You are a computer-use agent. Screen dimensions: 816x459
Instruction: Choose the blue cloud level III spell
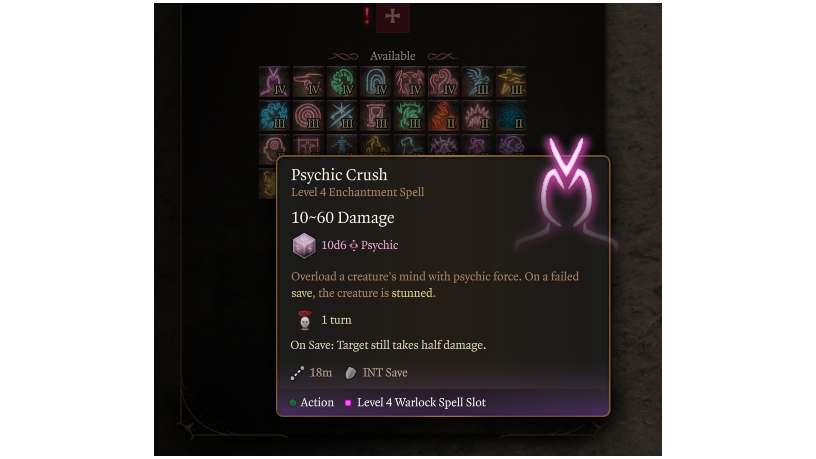274,116
